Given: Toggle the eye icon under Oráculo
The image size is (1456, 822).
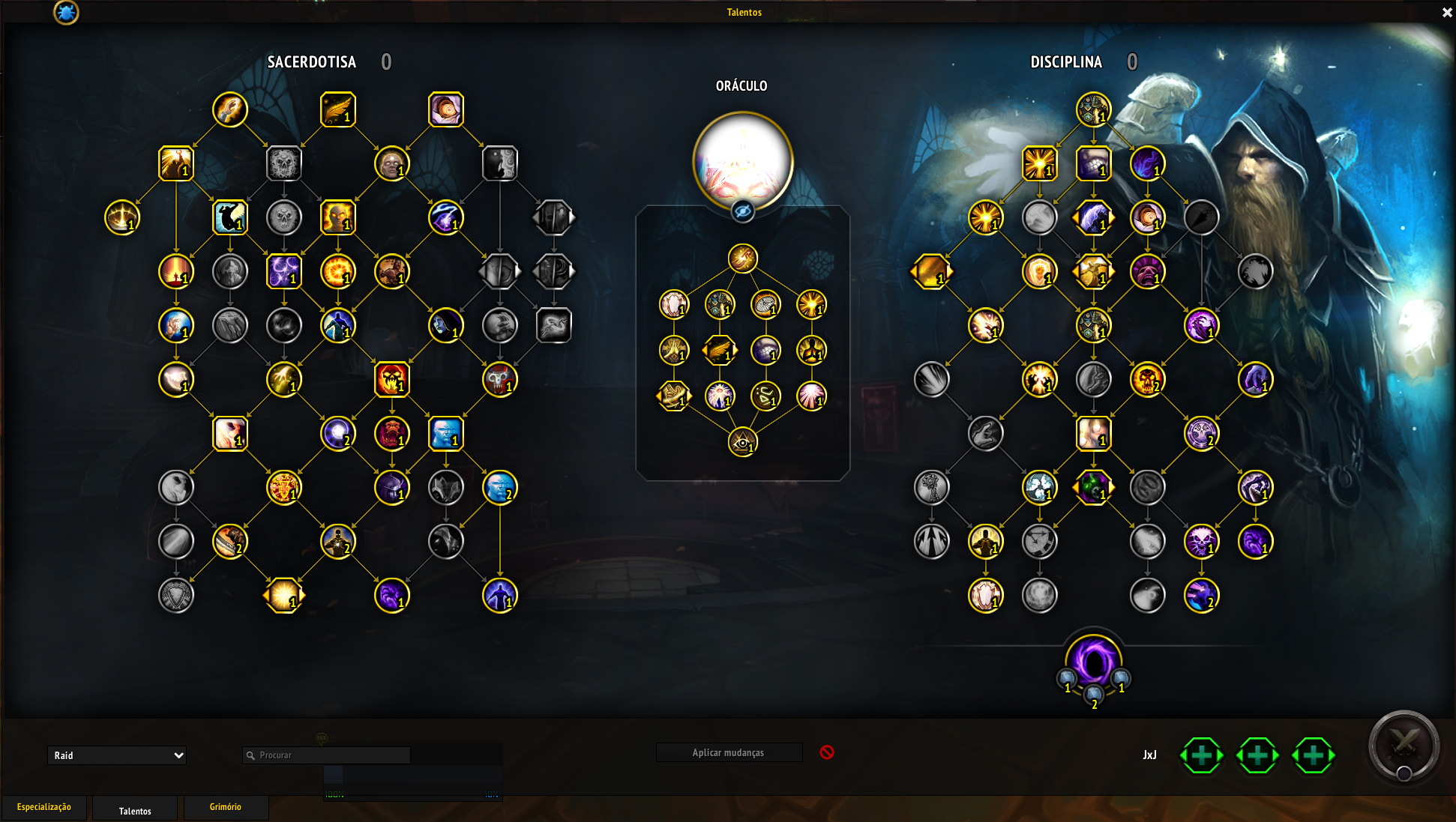Looking at the screenshot, I should pyautogui.click(x=742, y=212).
